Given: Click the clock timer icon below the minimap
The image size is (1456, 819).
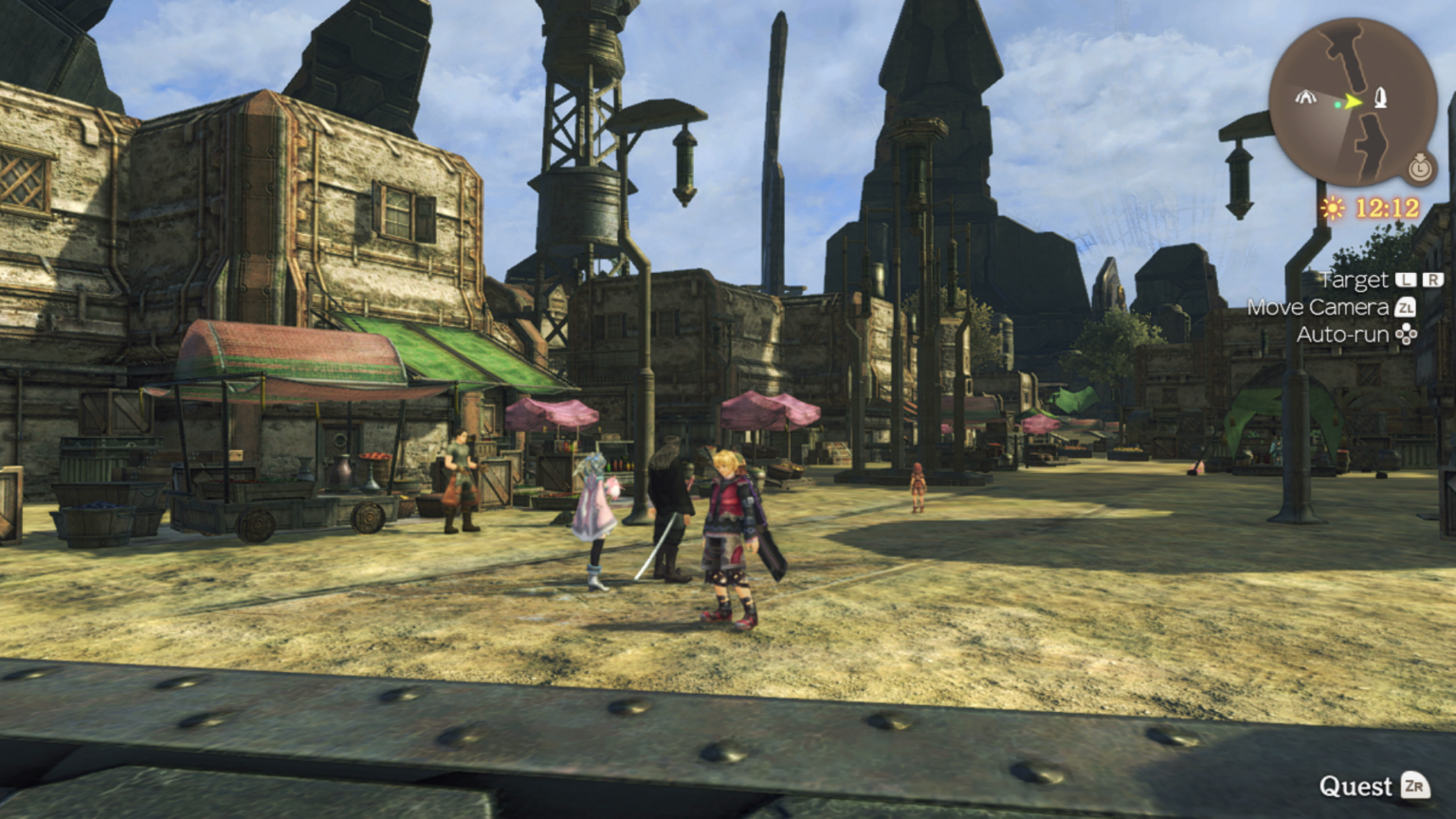Looking at the screenshot, I should point(1420,169).
